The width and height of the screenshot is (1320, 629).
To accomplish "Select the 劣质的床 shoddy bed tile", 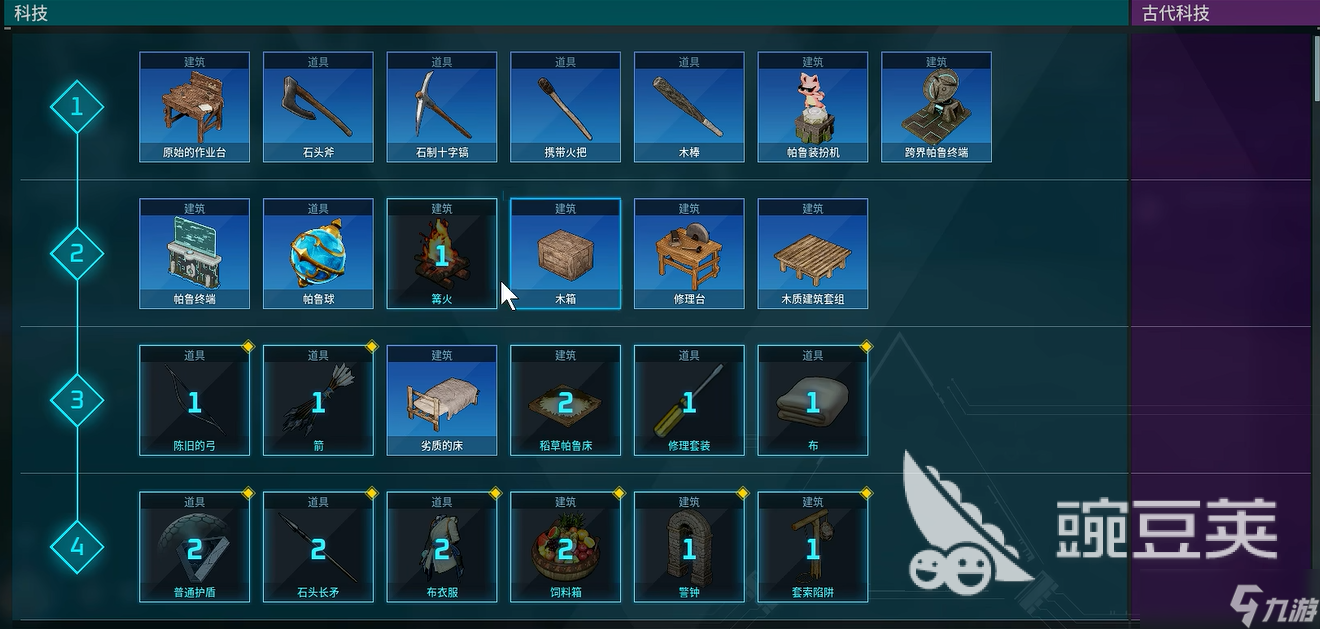I will [442, 401].
